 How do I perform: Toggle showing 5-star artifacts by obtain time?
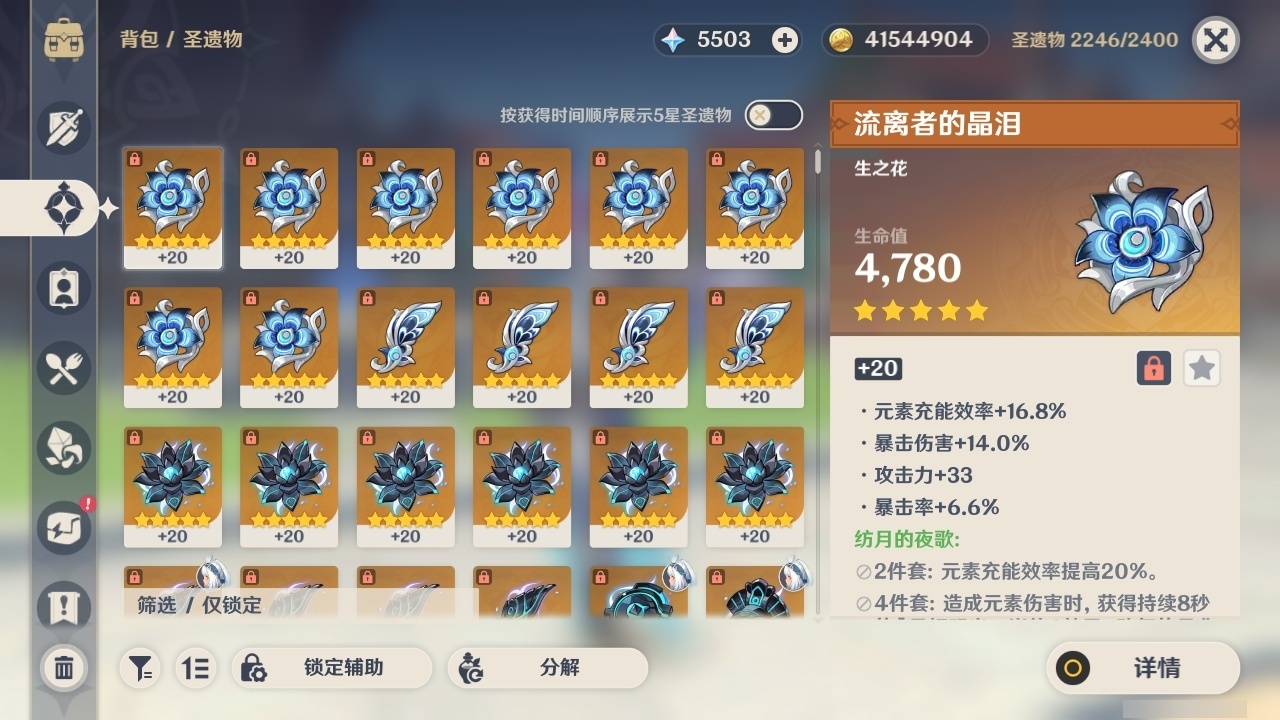[770, 115]
